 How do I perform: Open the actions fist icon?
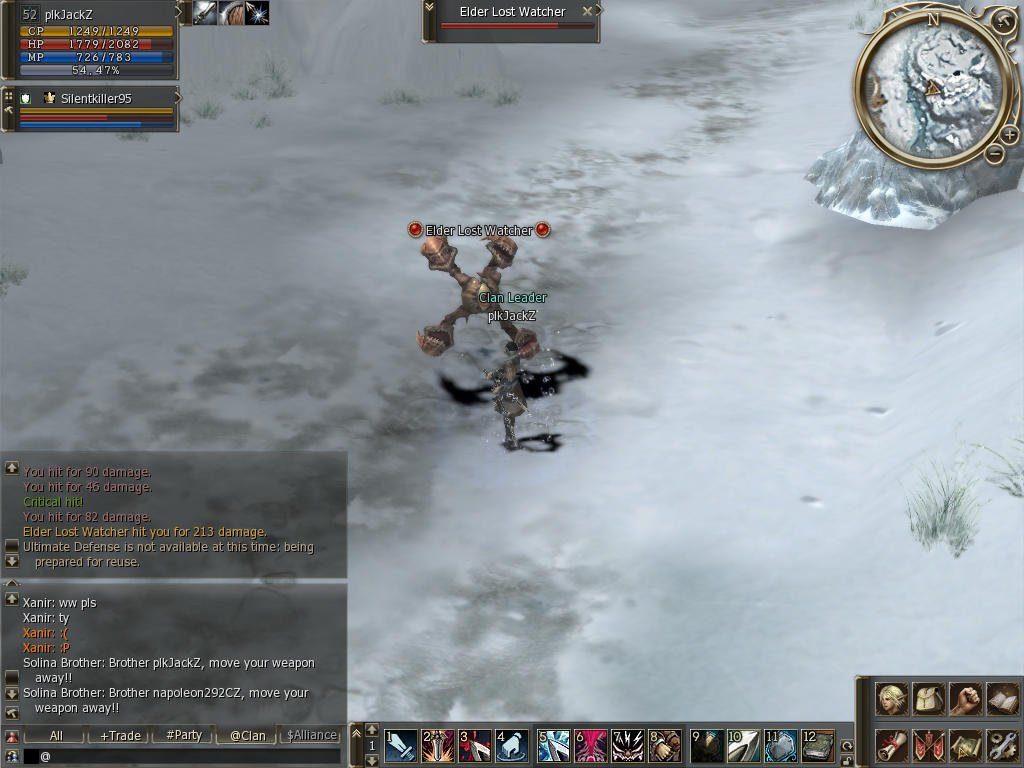(965, 698)
